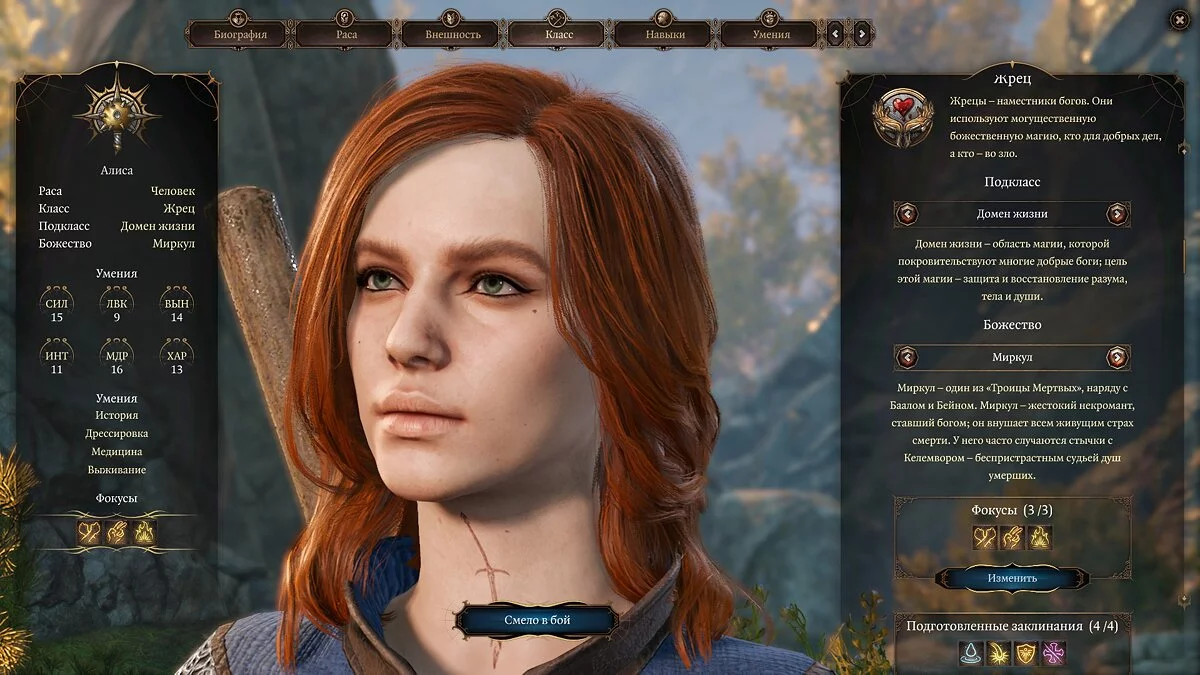
Task: Select the water drop prepared spell icon
Action: click(x=971, y=654)
